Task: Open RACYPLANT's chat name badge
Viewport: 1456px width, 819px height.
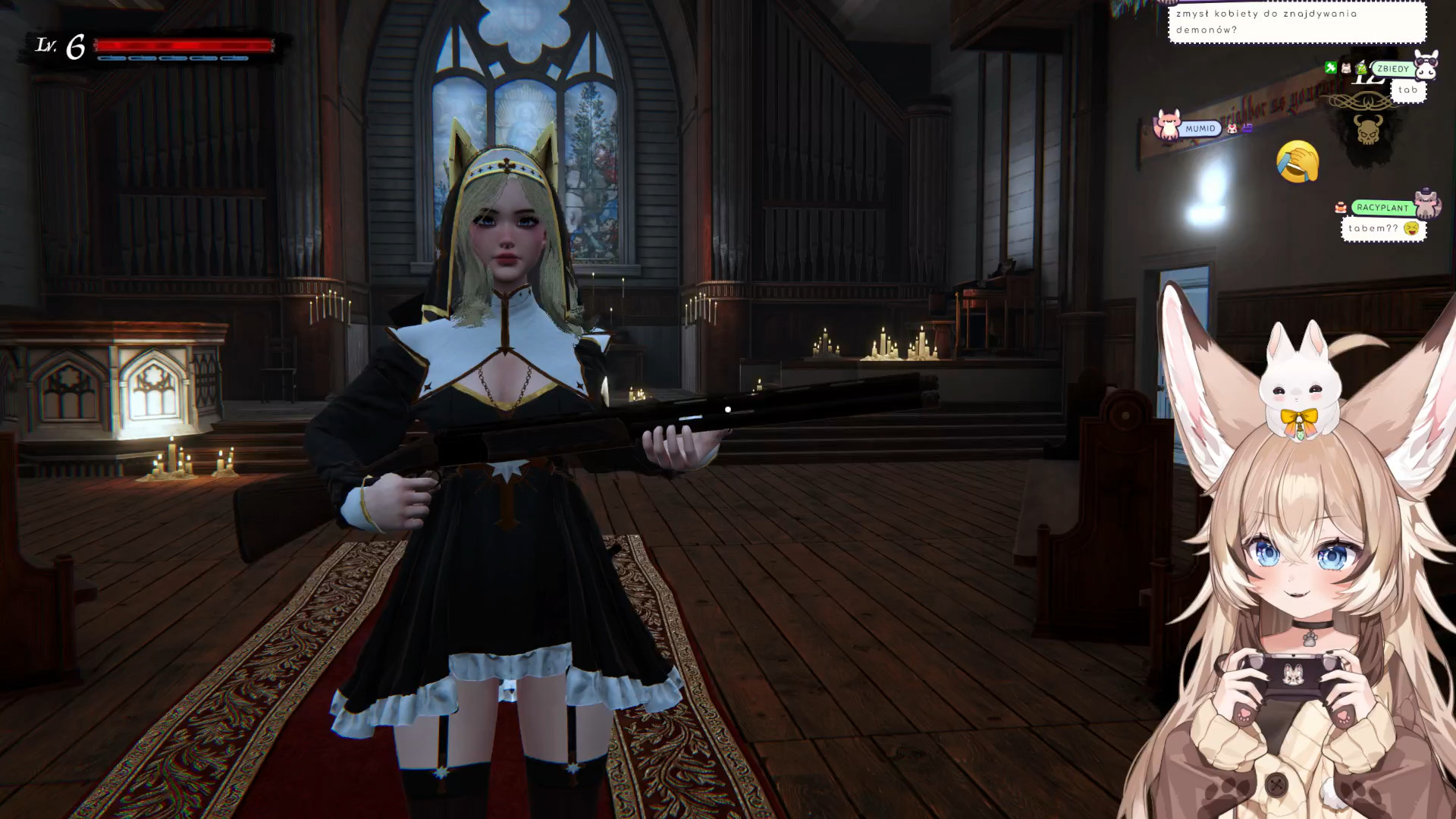Action: coord(1382,208)
